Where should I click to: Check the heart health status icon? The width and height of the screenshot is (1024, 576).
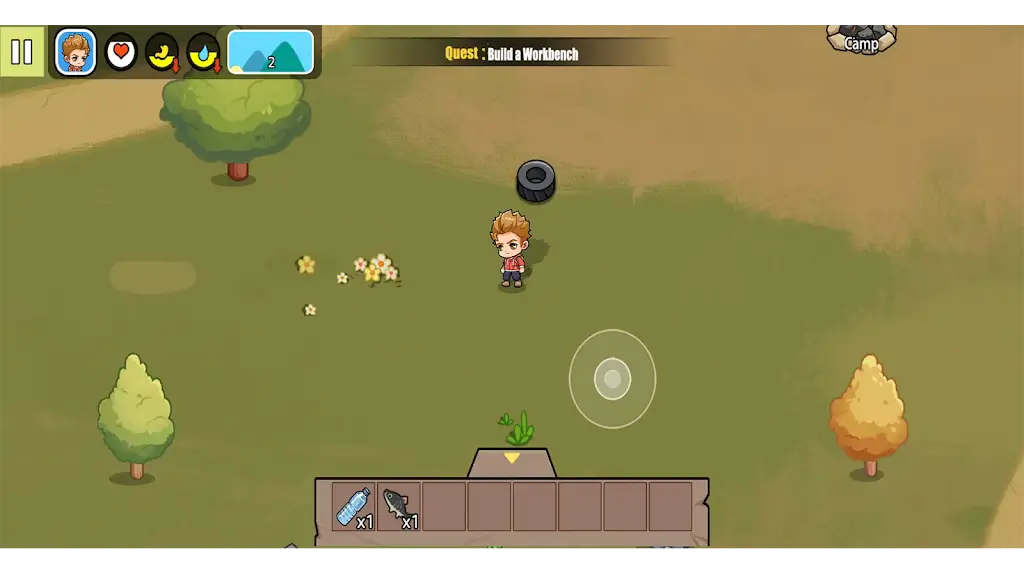point(121,52)
